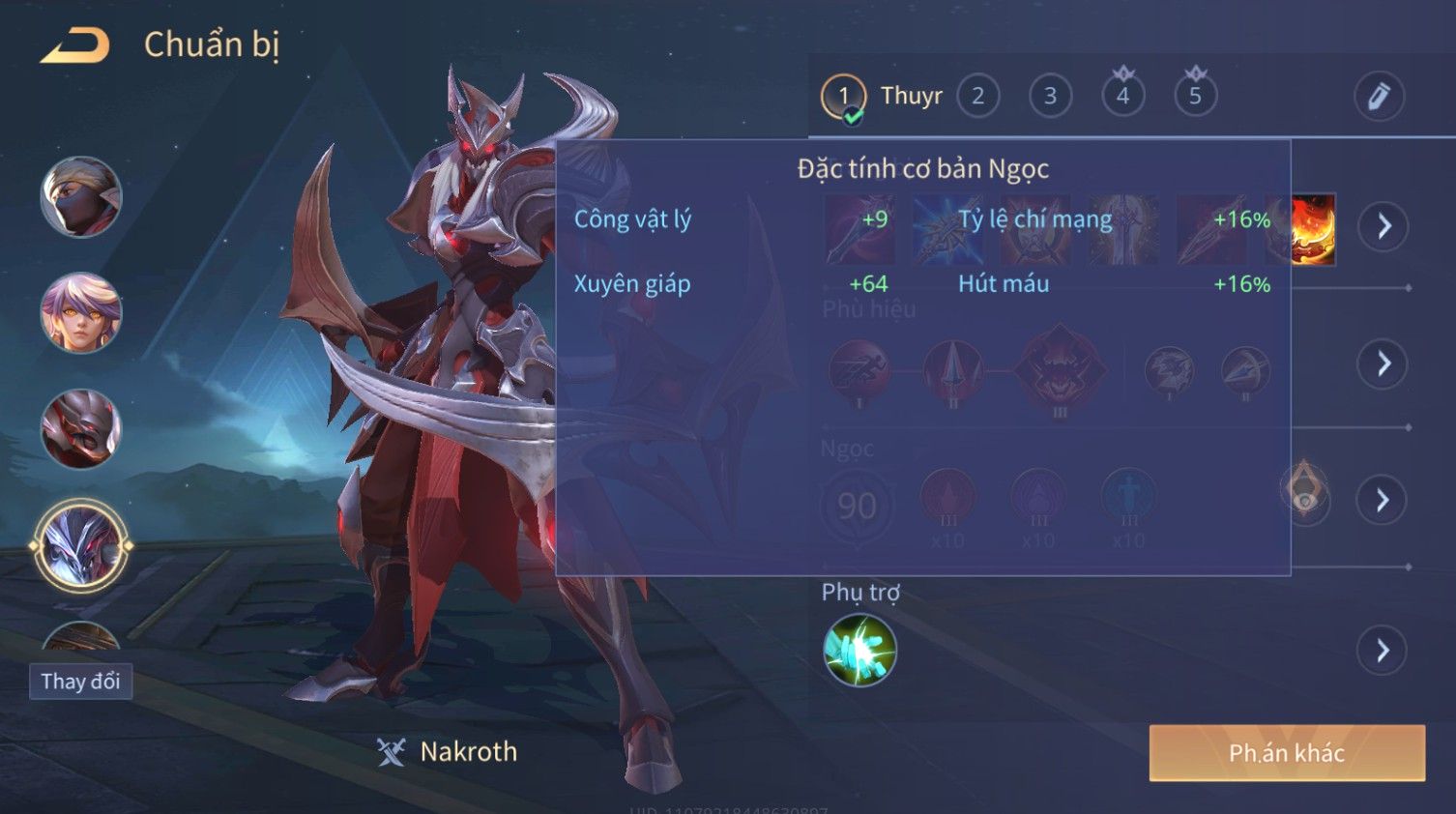This screenshot has width=1456, height=814.
Task: Select preset slot 1 Thuyr
Action: point(844,97)
